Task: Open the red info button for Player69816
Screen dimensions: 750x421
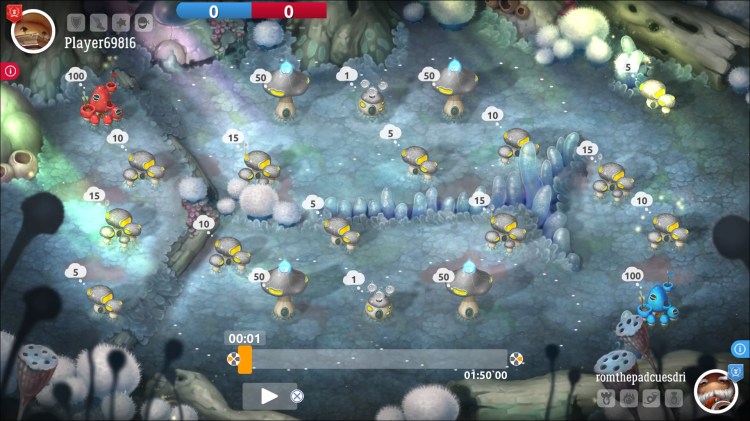Action: [10, 71]
